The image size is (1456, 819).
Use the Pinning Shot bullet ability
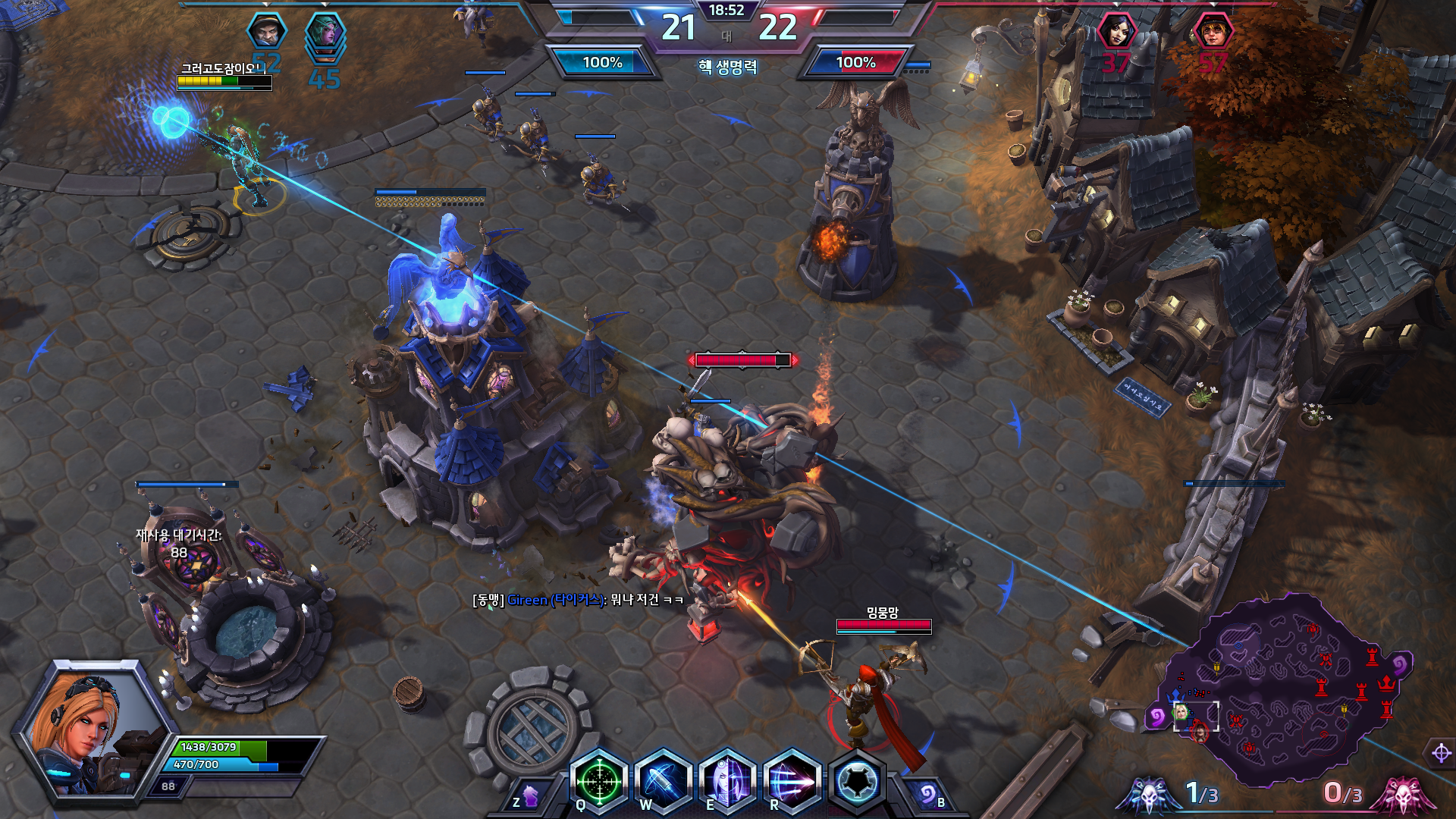pyautogui.click(x=664, y=781)
